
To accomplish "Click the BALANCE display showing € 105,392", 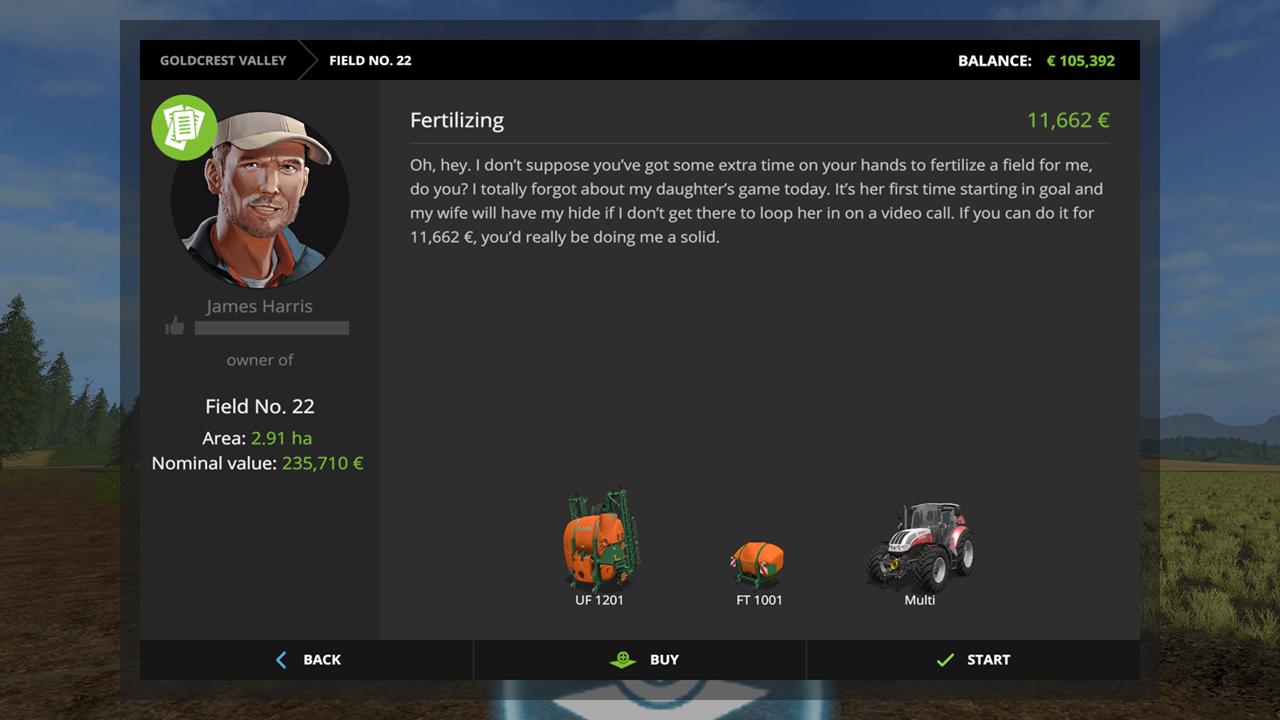I will coord(1037,60).
